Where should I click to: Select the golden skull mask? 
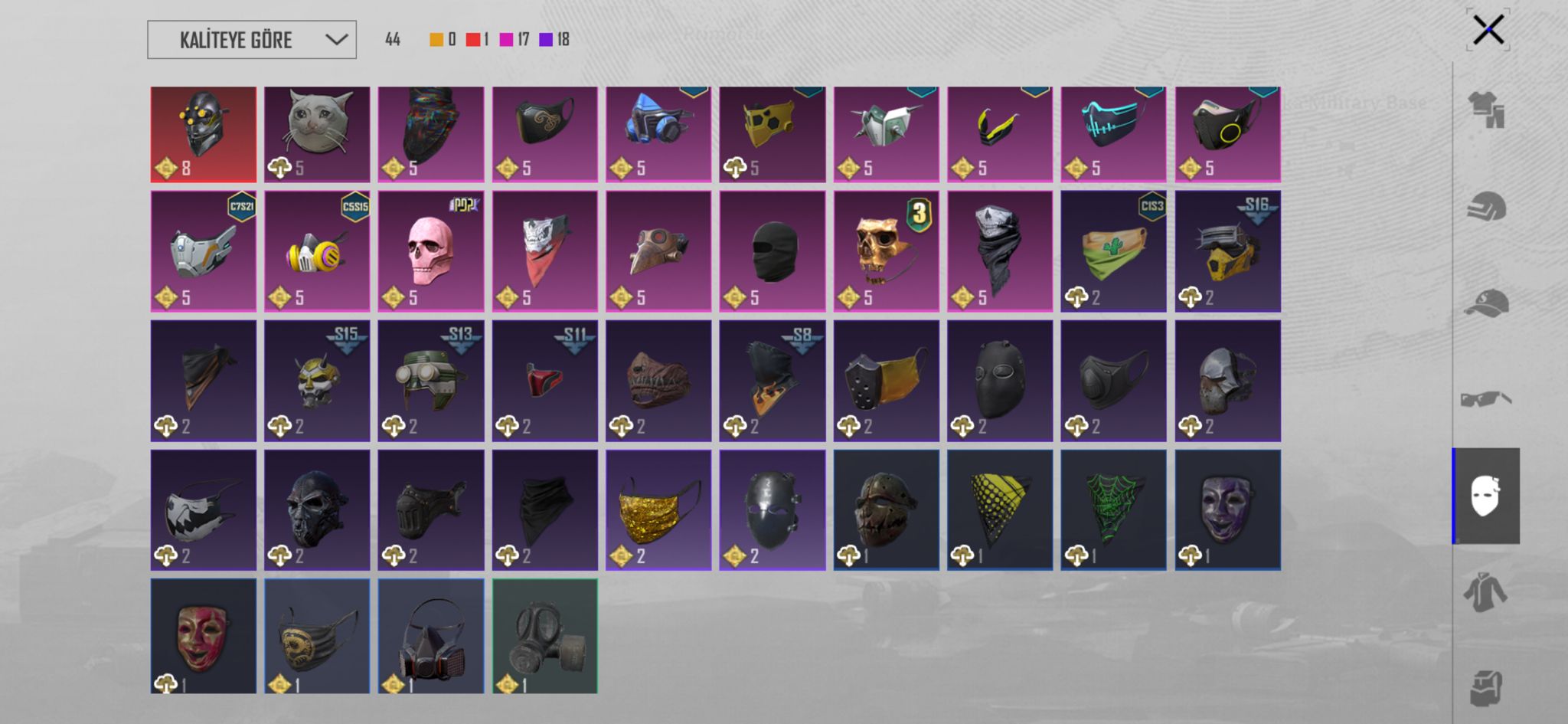886,251
